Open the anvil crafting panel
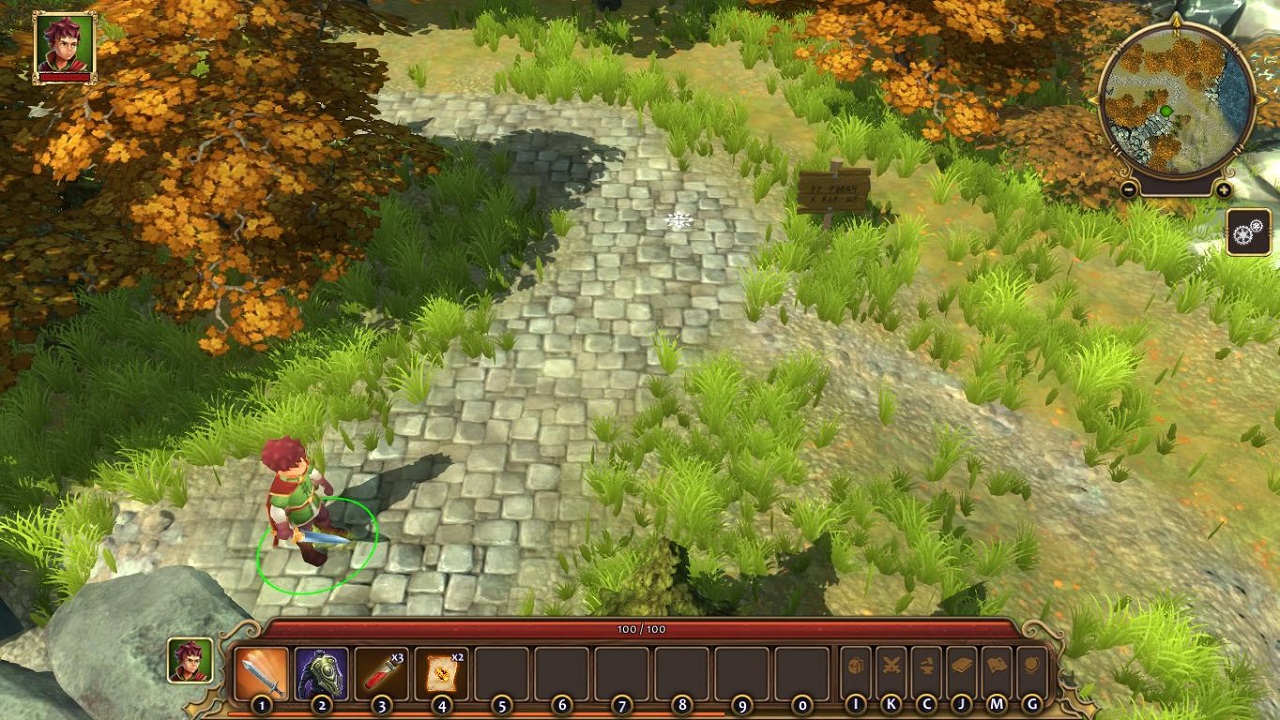1280x720 pixels. [926, 667]
